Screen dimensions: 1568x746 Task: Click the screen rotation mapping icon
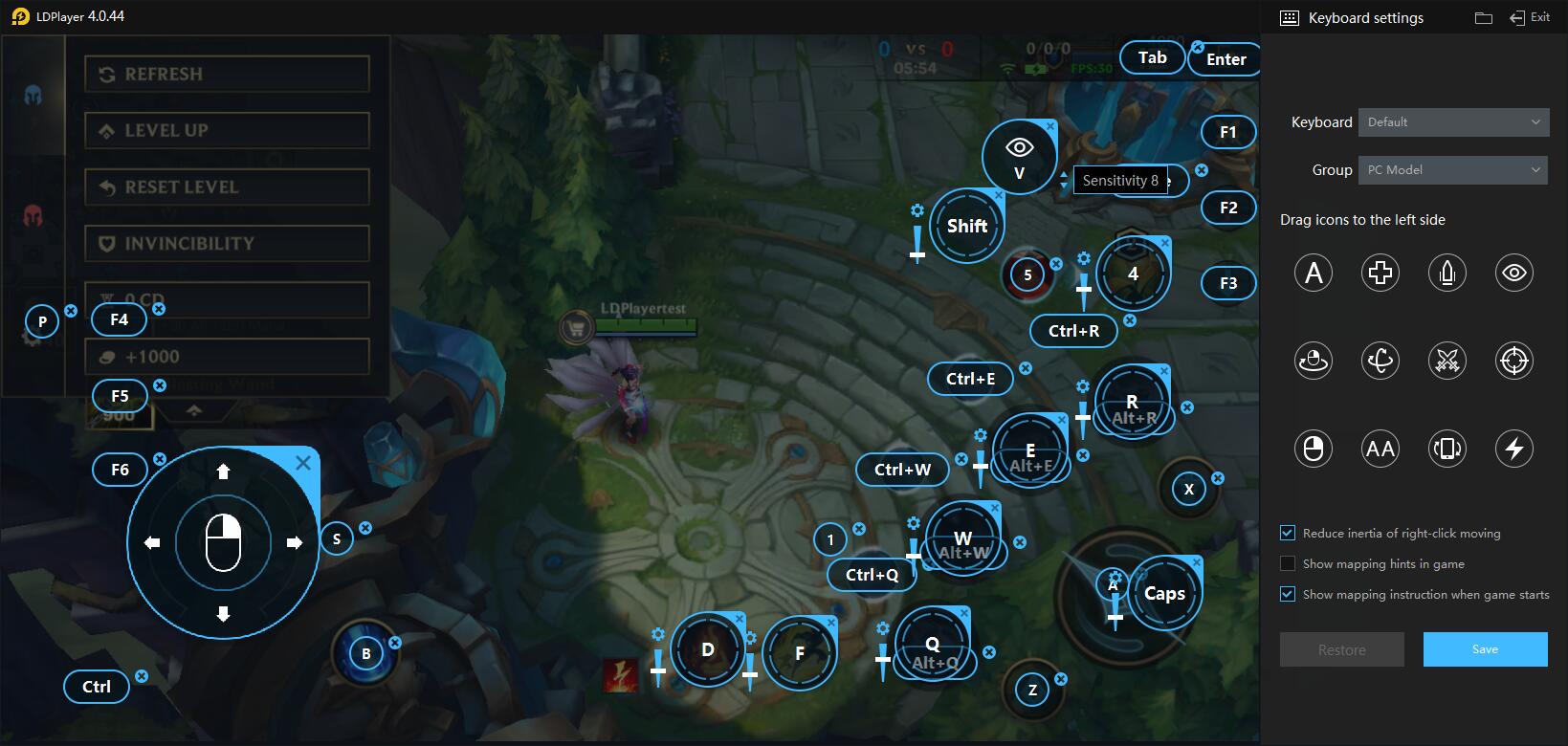click(x=1447, y=448)
